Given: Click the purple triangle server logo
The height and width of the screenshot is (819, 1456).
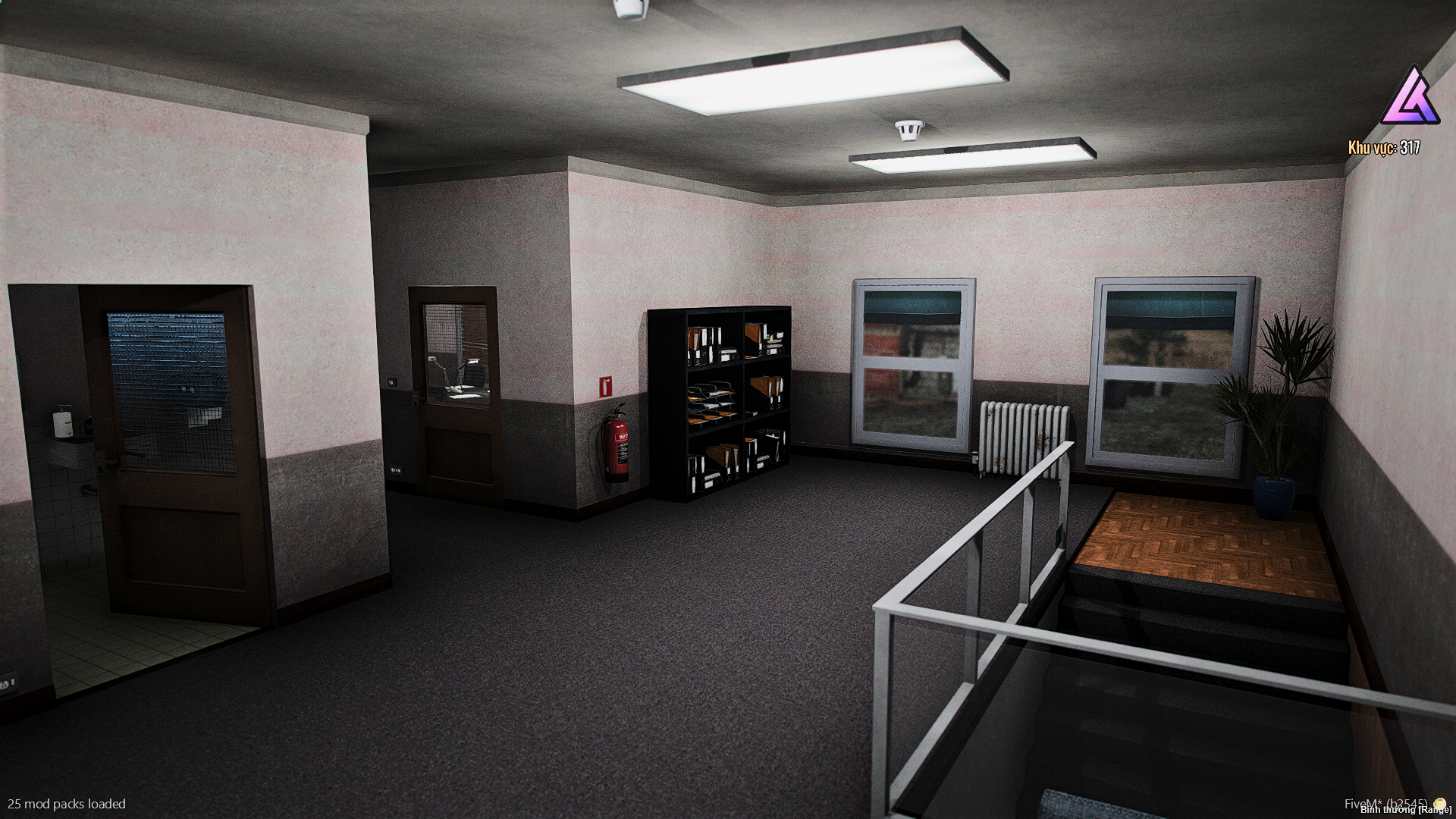Looking at the screenshot, I should tap(1410, 99).
